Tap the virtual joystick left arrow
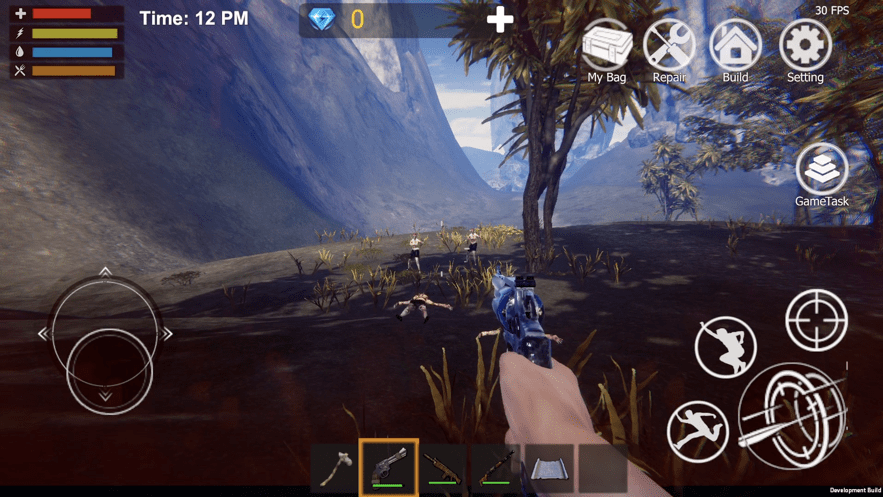The width and height of the screenshot is (883, 497). [x=43, y=333]
